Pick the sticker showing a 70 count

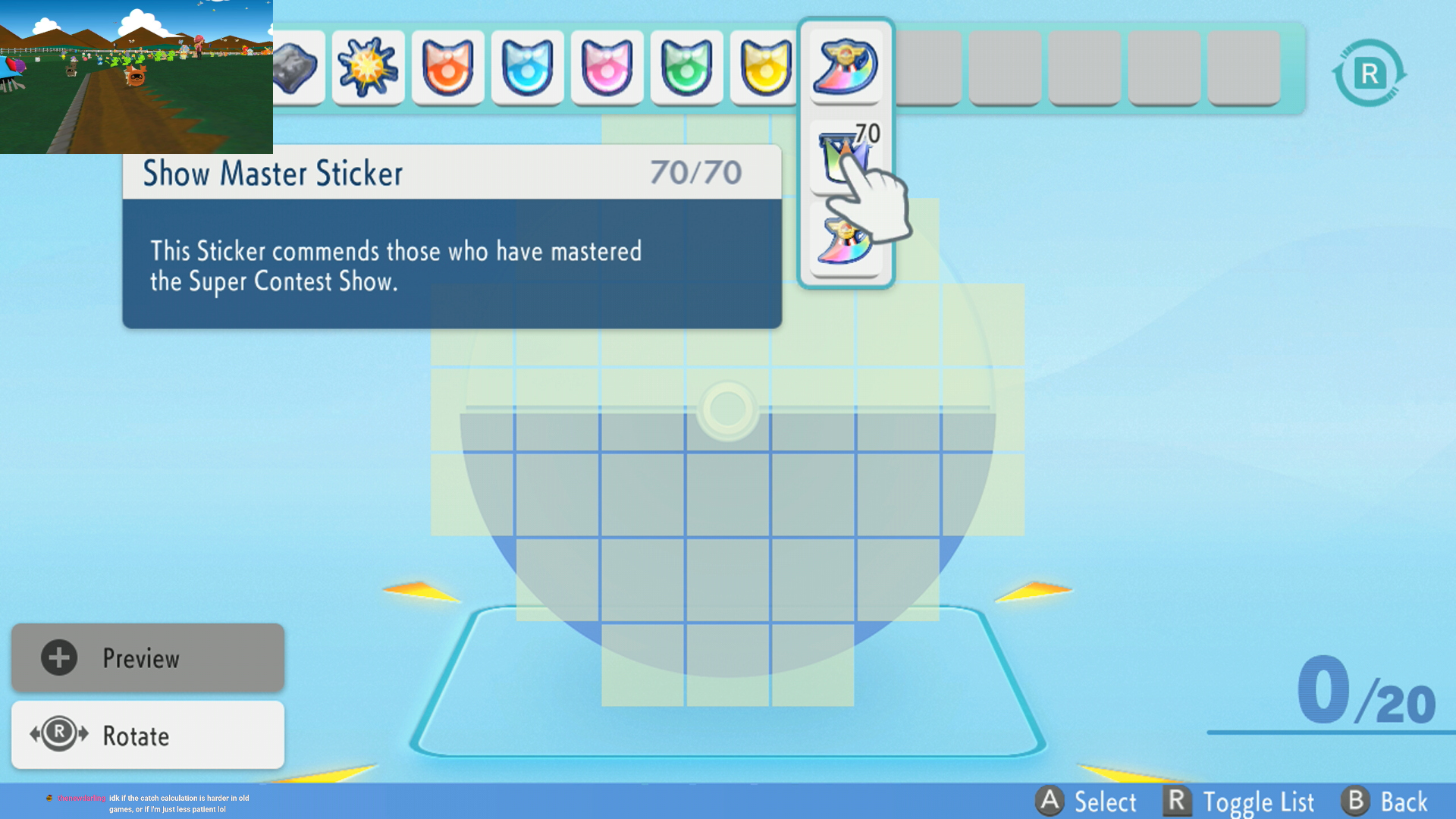[x=846, y=155]
